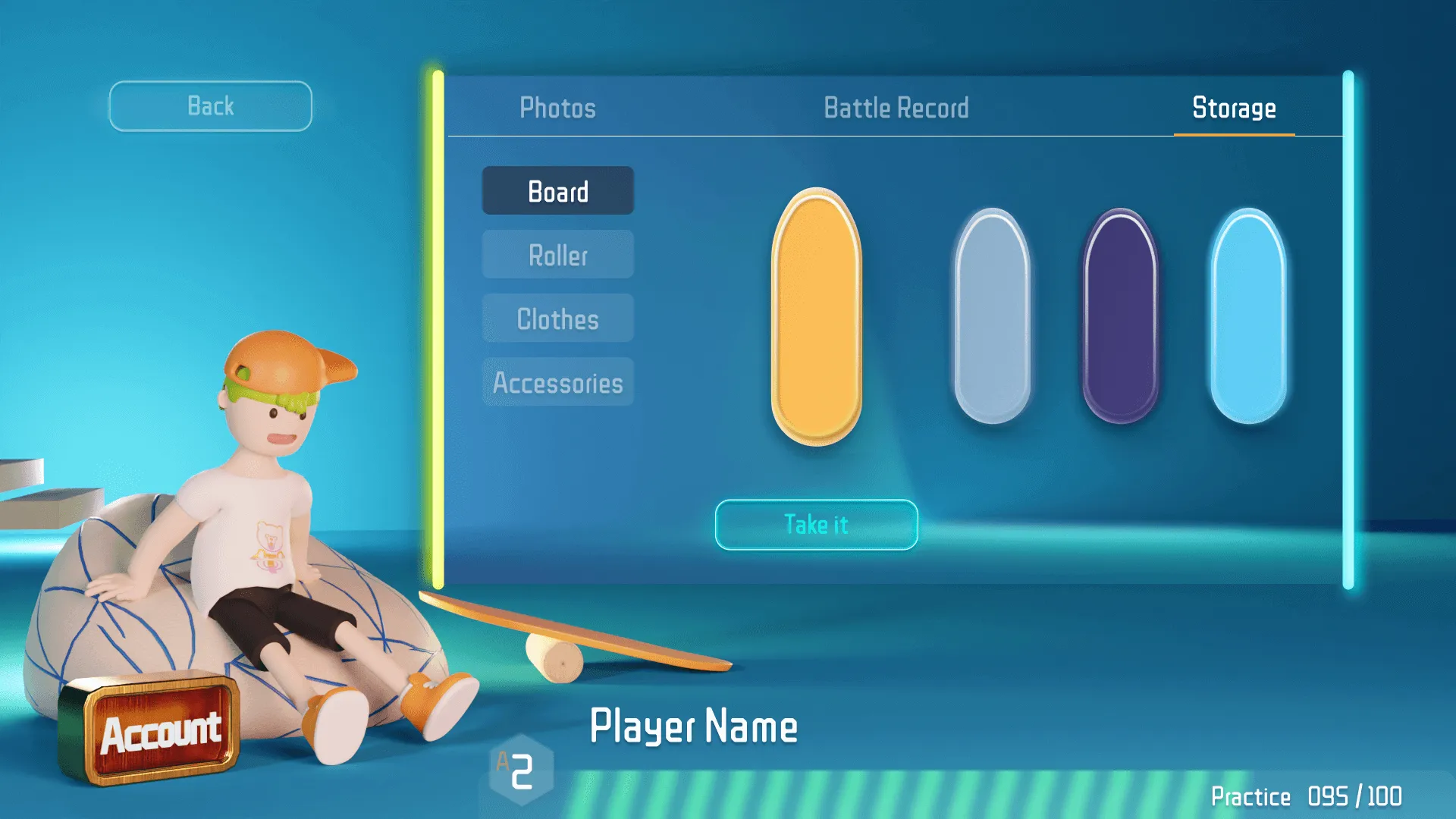The image size is (1456, 819).
Task: Select the light gray-blue board
Action: [993, 315]
